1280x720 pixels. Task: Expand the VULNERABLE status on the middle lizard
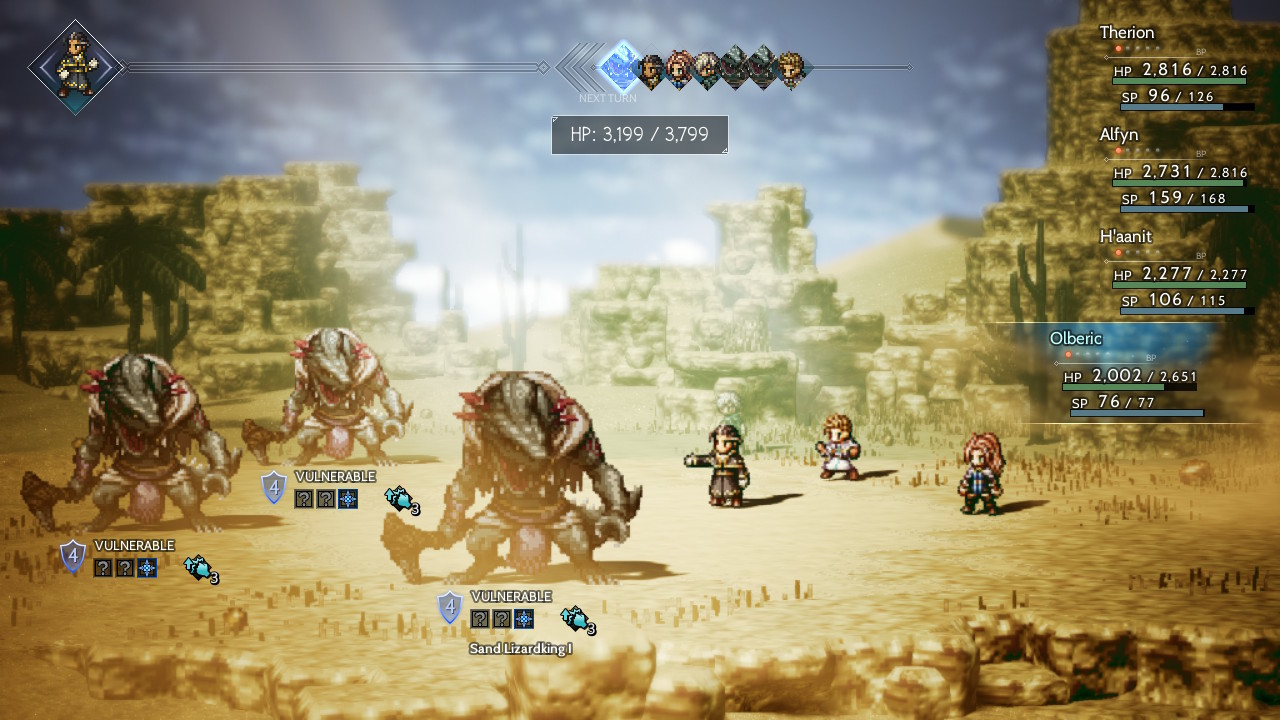click(335, 476)
